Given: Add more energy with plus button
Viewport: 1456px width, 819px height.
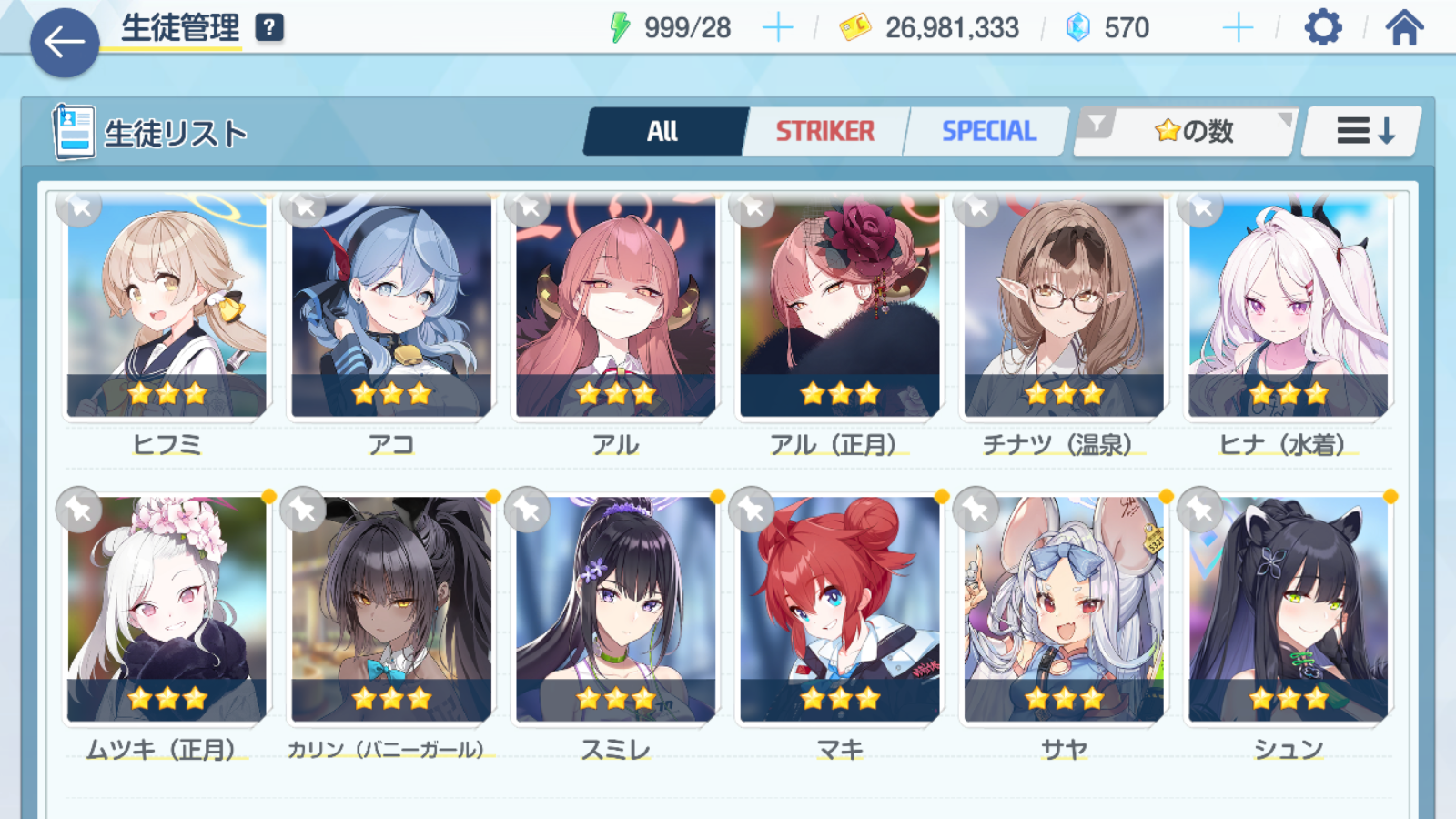Looking at the screenshot, I should pos(777,28).
